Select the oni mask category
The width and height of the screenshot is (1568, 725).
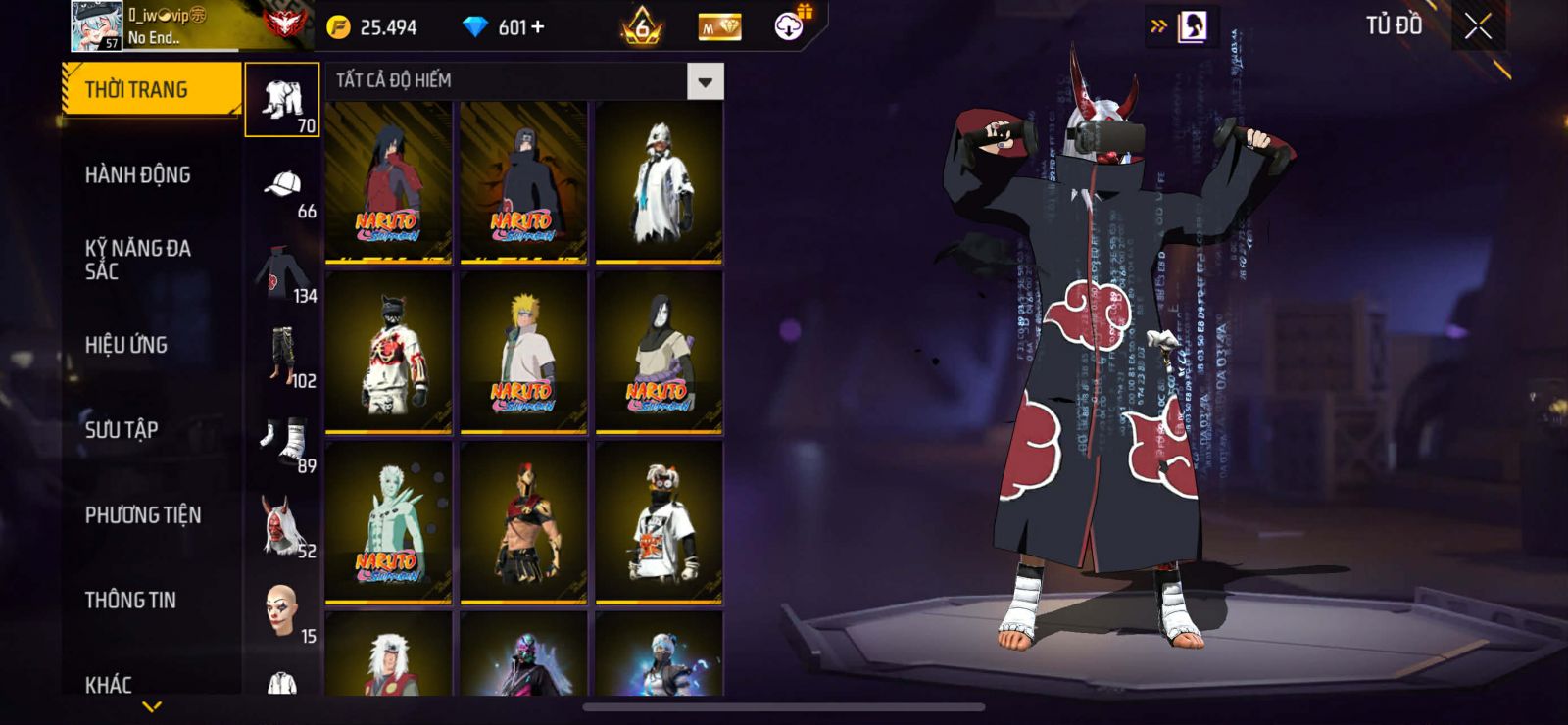tap(282, 527)
